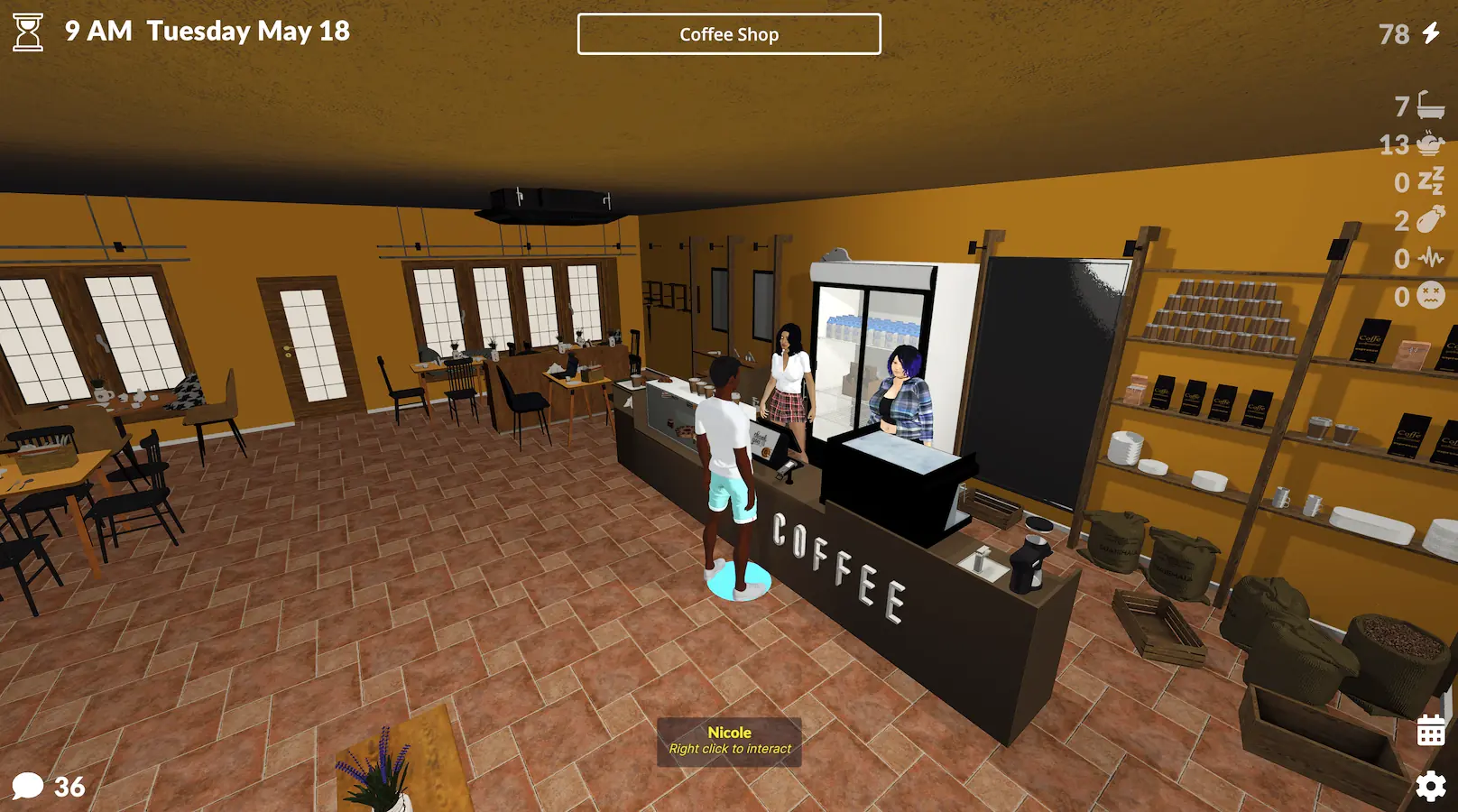Open the calendar icon
Image resolution: width=1458 pixels, height=812 pixels.
(x=1430, y=731)
